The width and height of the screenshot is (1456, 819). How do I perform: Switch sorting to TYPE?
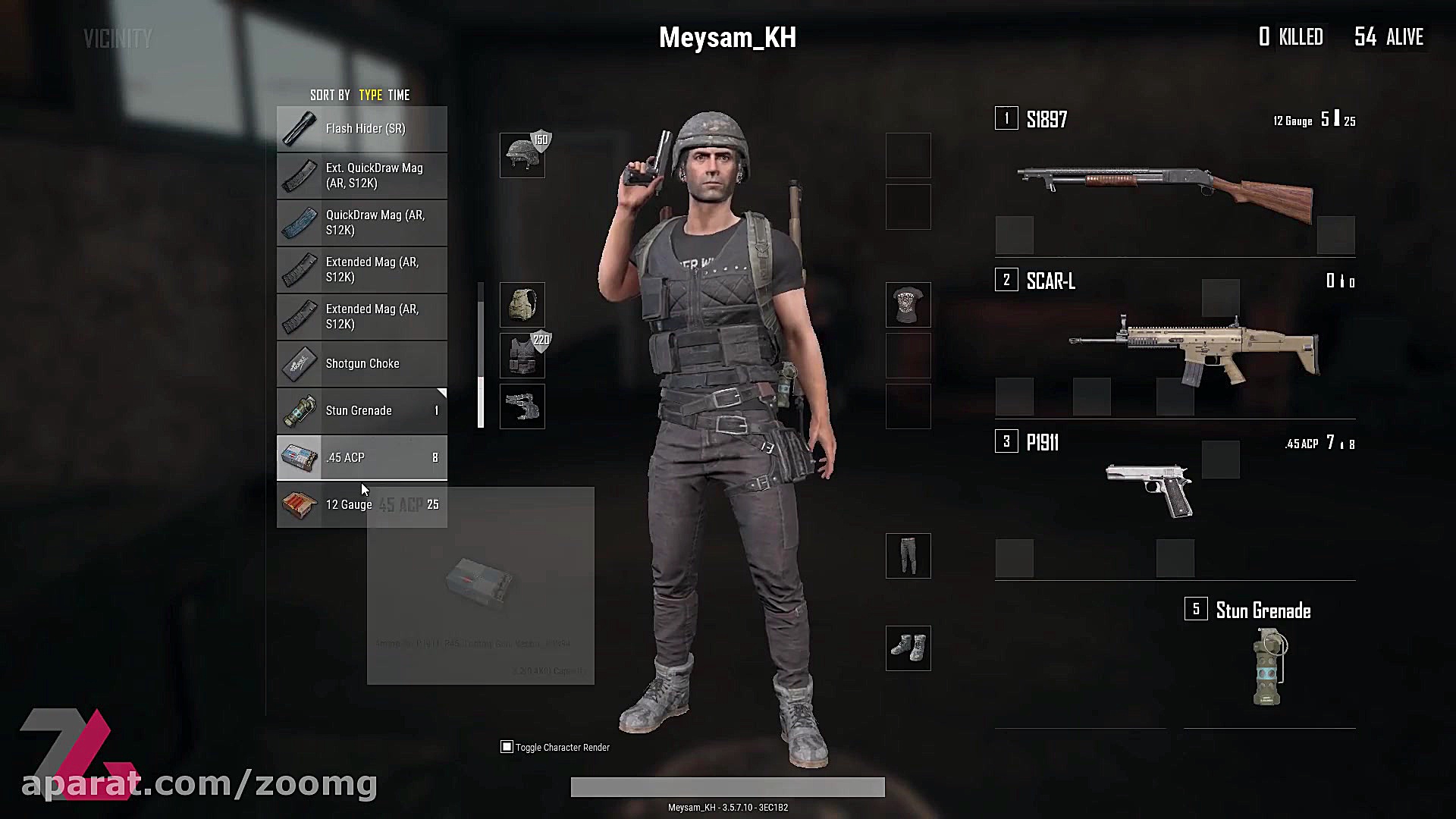click(369, 95)
